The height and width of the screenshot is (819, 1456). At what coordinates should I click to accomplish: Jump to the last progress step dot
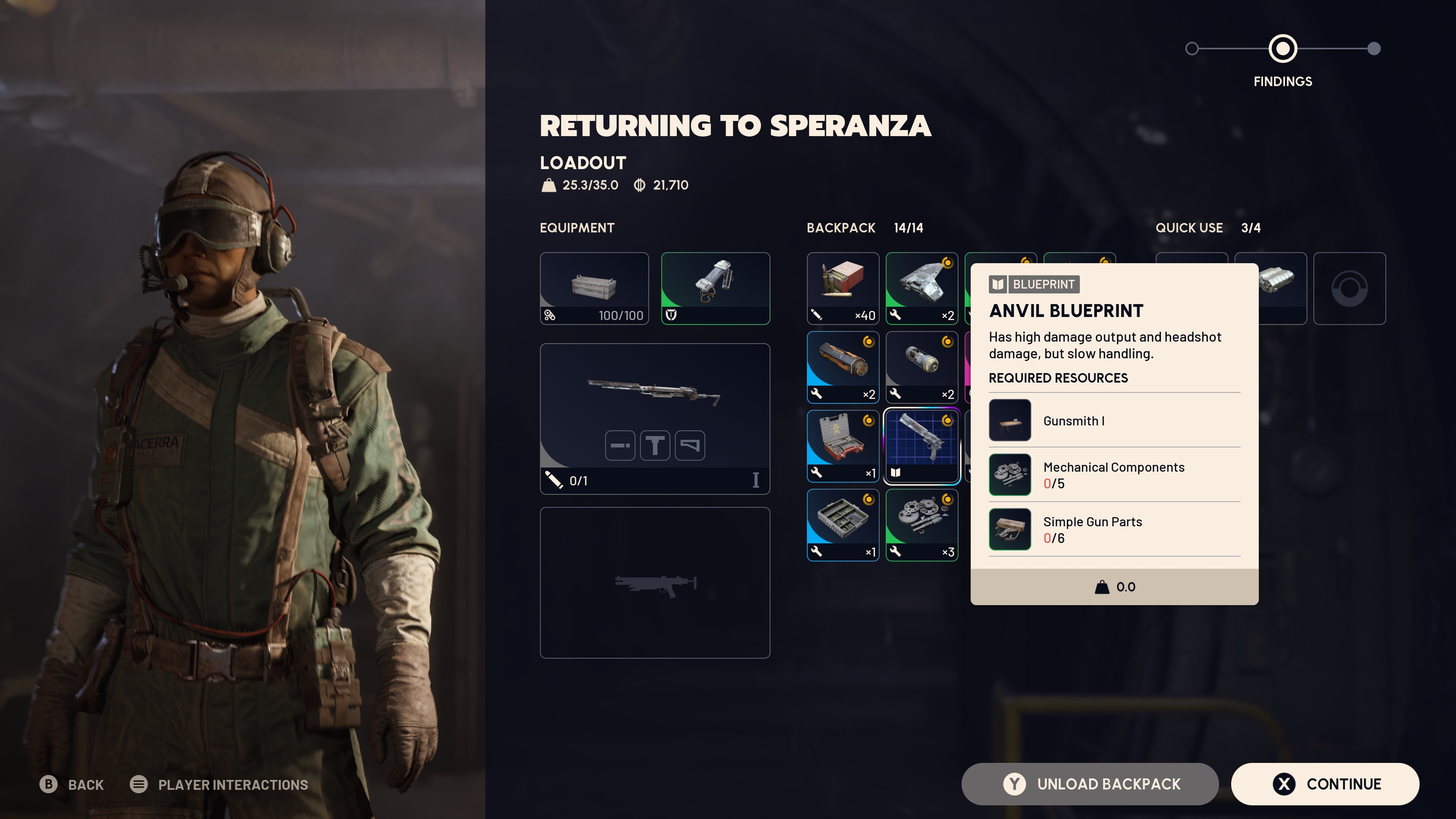(1373, 49)
